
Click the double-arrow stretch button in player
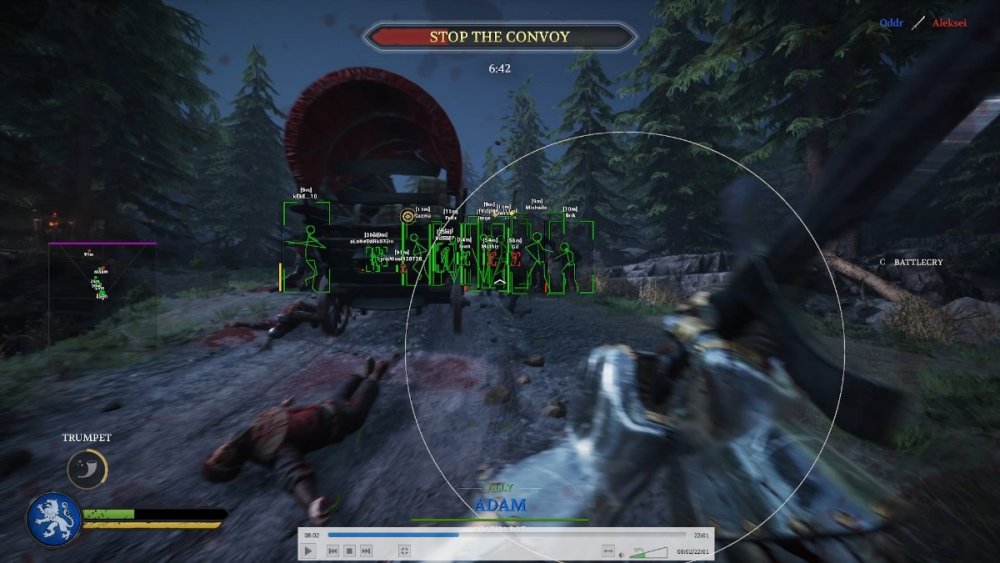(x=607, y=551)
